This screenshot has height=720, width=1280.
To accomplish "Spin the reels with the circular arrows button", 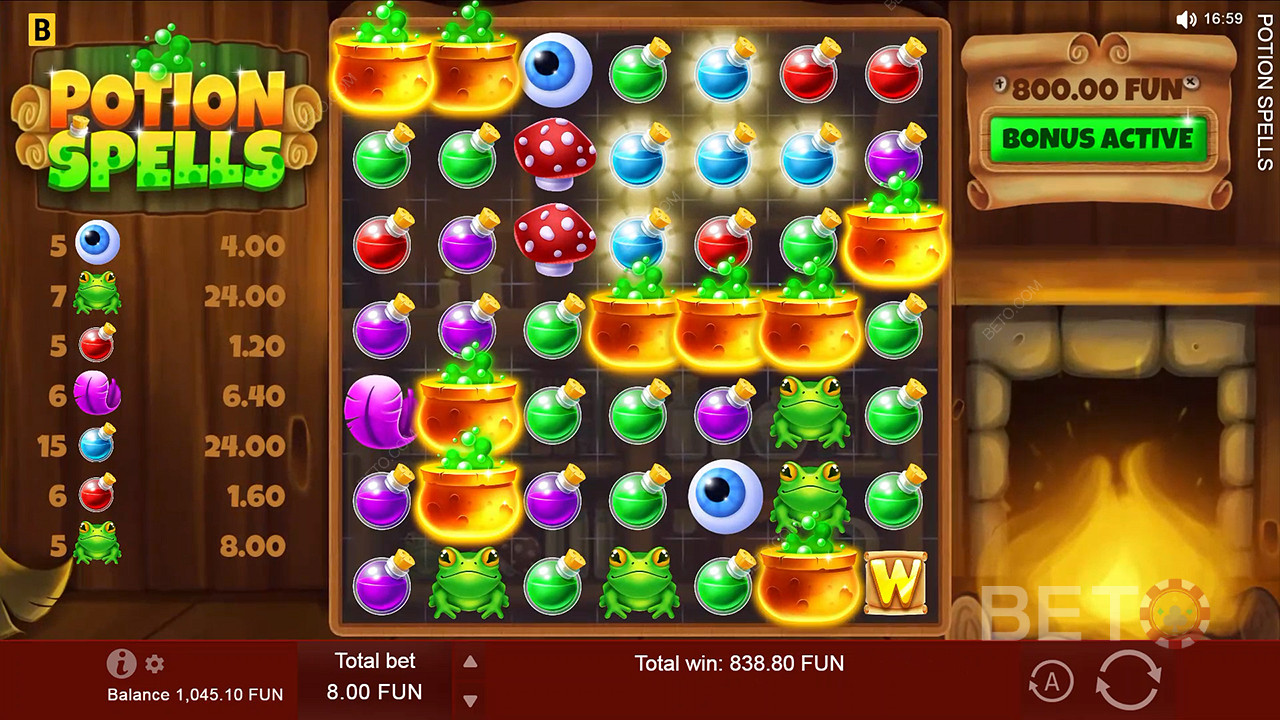I will 1127,681.
